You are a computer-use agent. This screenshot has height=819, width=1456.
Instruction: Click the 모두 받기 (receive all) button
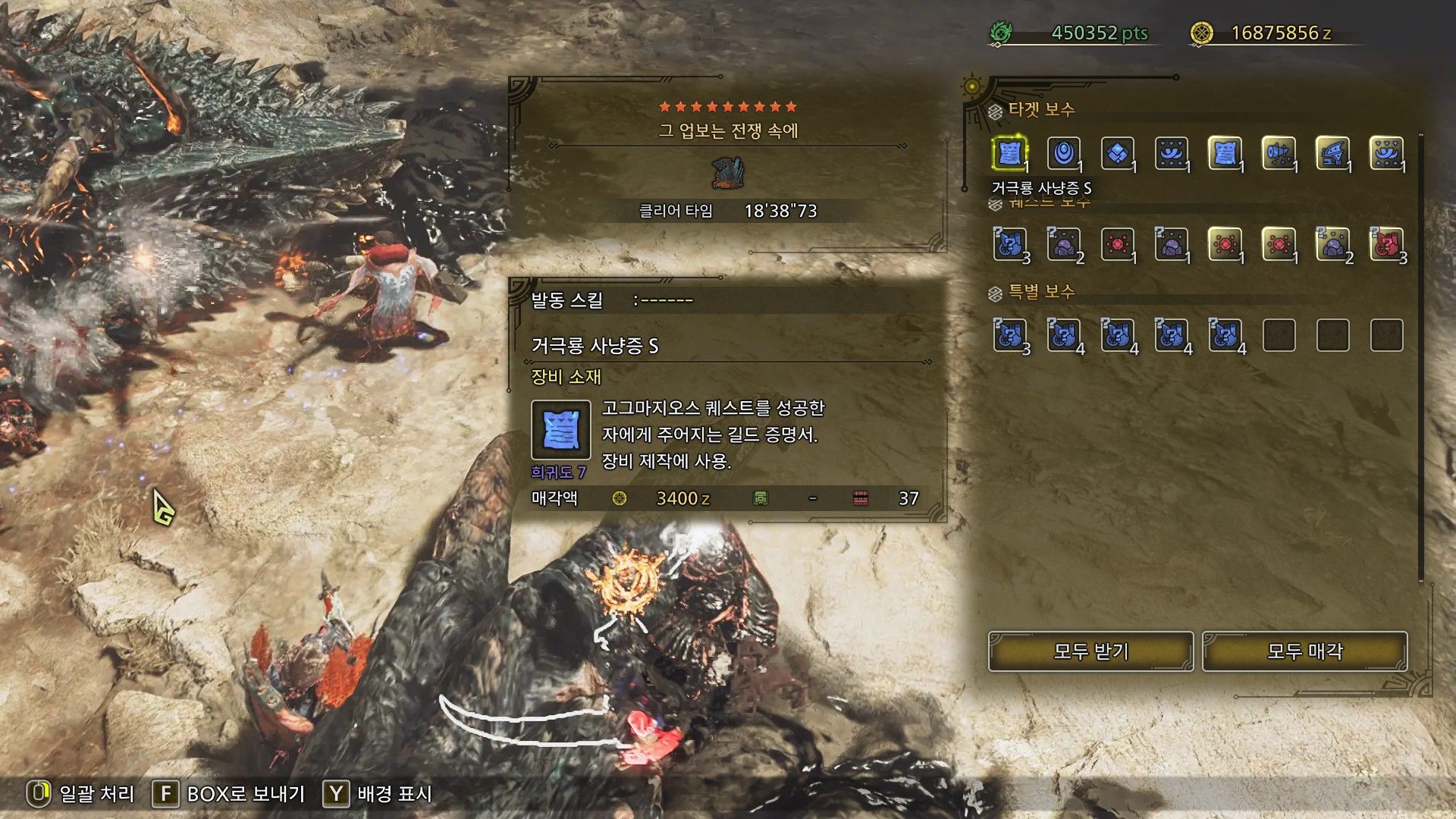click(1090, 651)
